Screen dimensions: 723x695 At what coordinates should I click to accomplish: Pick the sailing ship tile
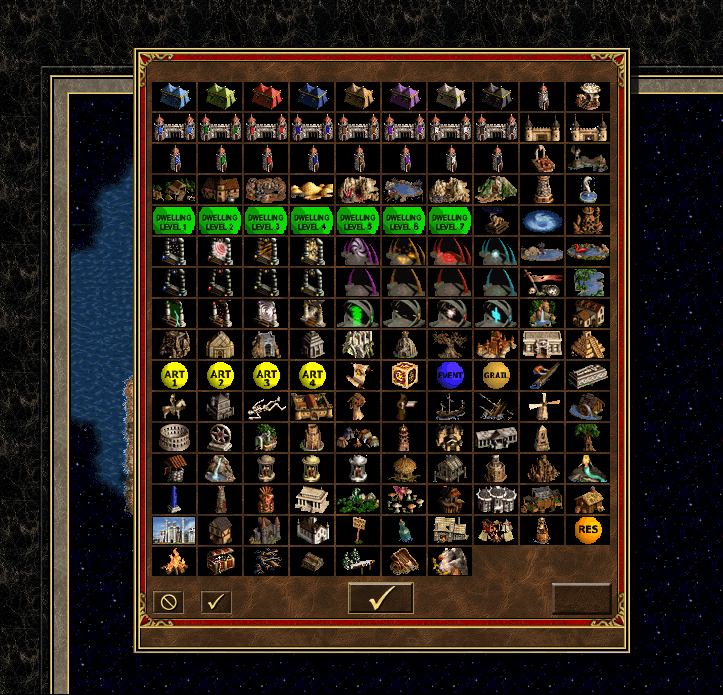[450, 406]
